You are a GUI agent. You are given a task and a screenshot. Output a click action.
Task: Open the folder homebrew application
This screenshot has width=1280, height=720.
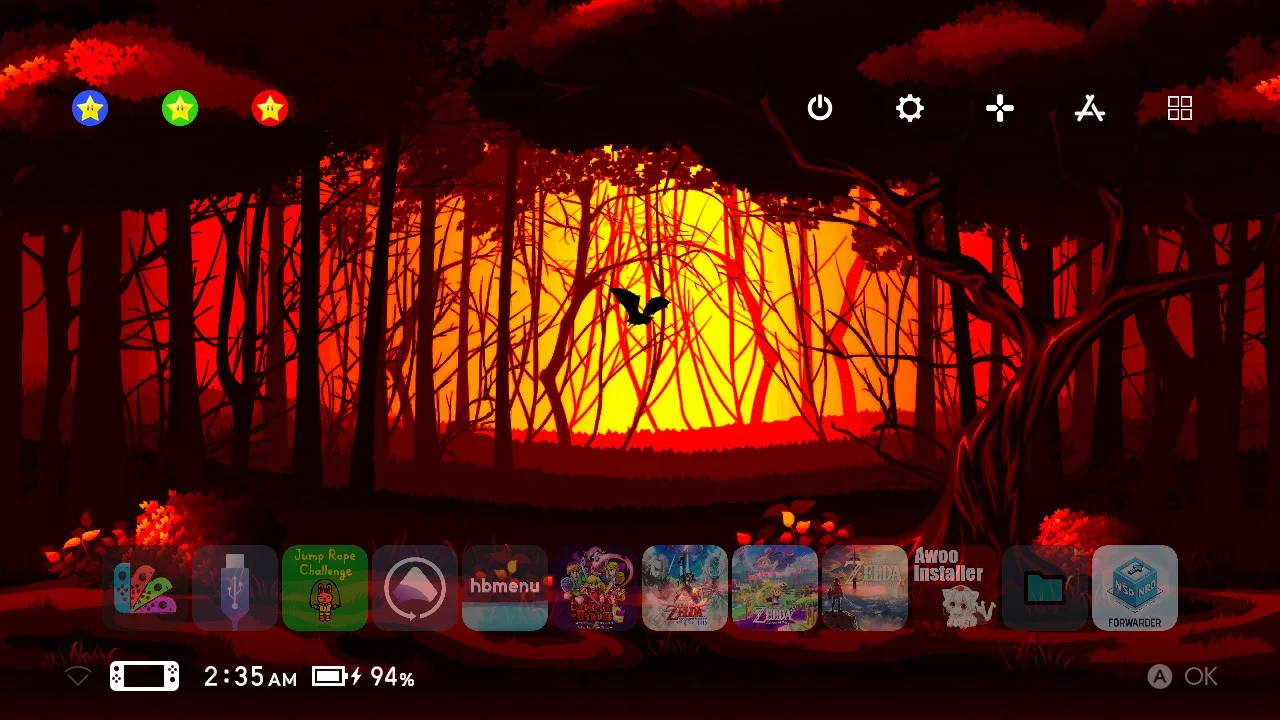pos(1045,589)
